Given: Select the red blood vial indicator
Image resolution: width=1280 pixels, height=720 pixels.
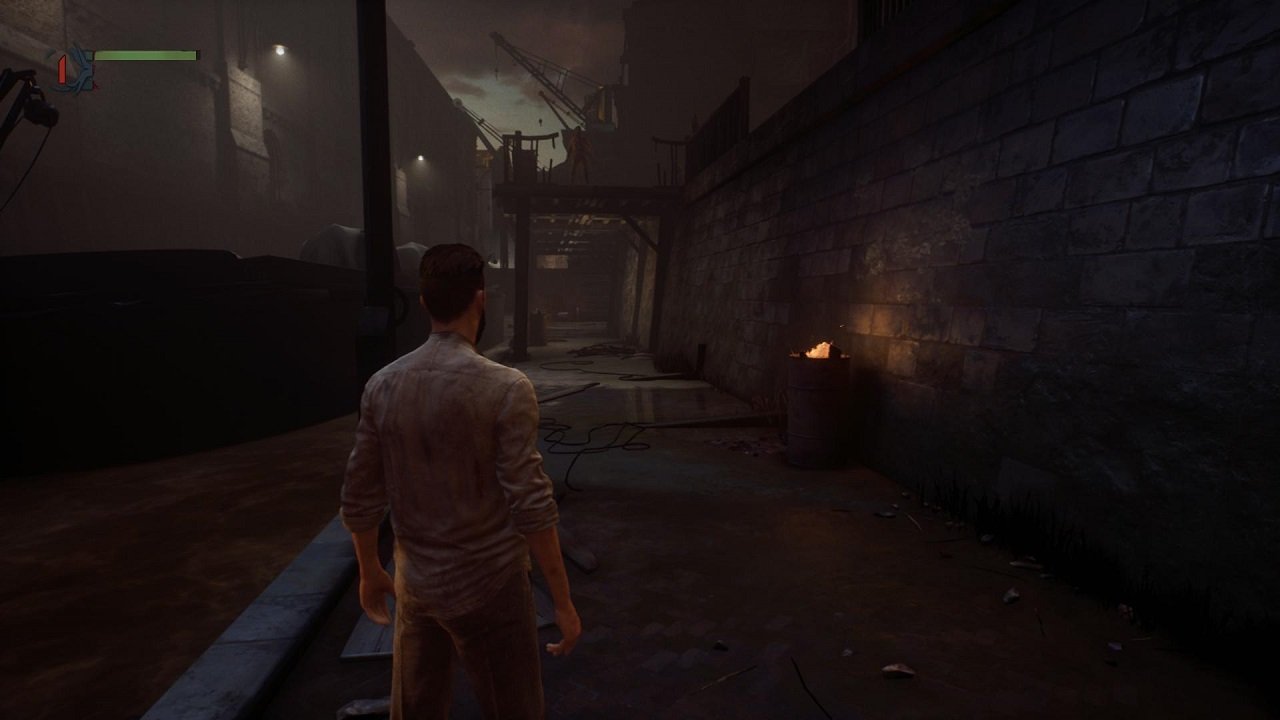Looking at the screenshot, I should pos(63,70).
